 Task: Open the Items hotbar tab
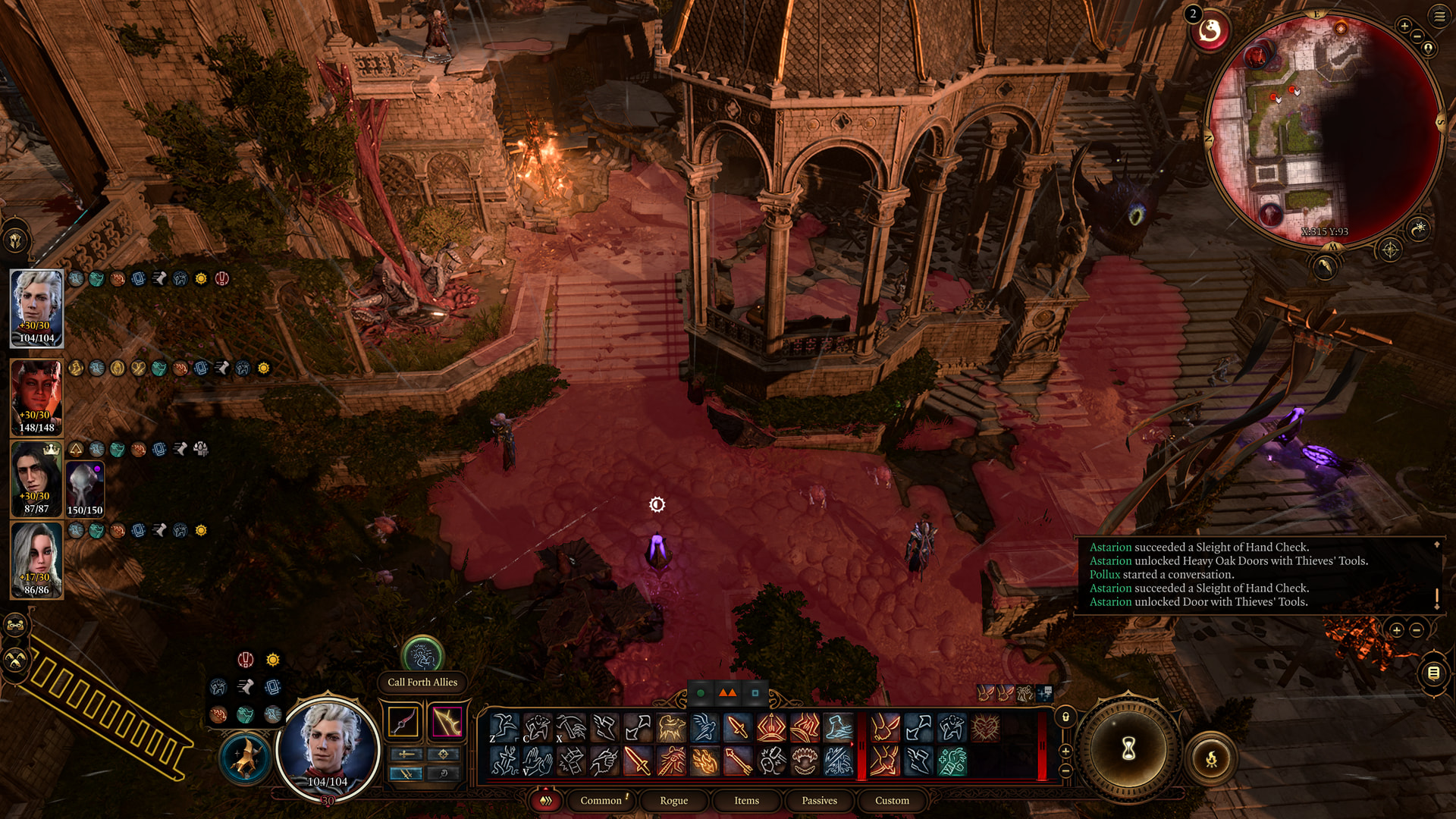coord(746,800)
